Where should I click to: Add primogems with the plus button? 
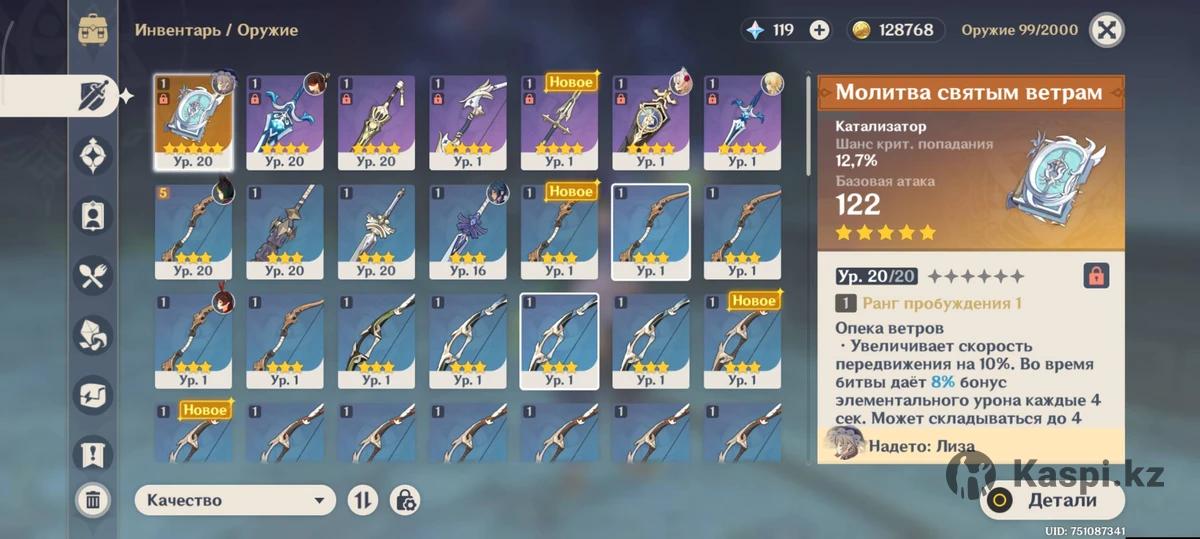(819, 30)
